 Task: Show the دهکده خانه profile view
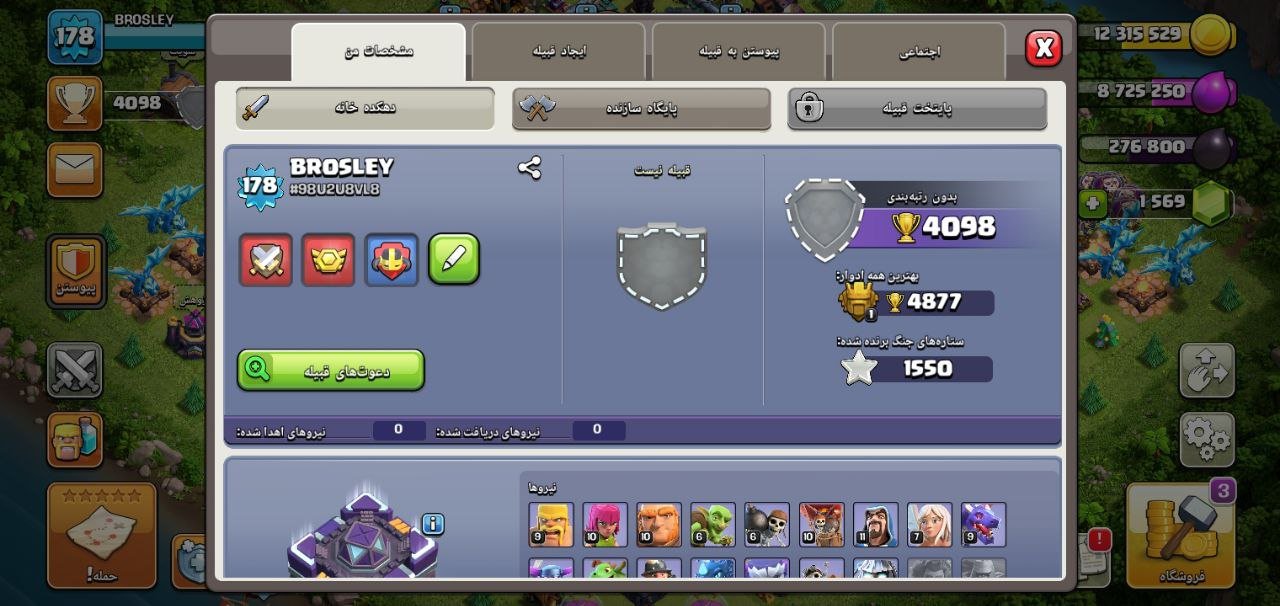tap(365, 108)
